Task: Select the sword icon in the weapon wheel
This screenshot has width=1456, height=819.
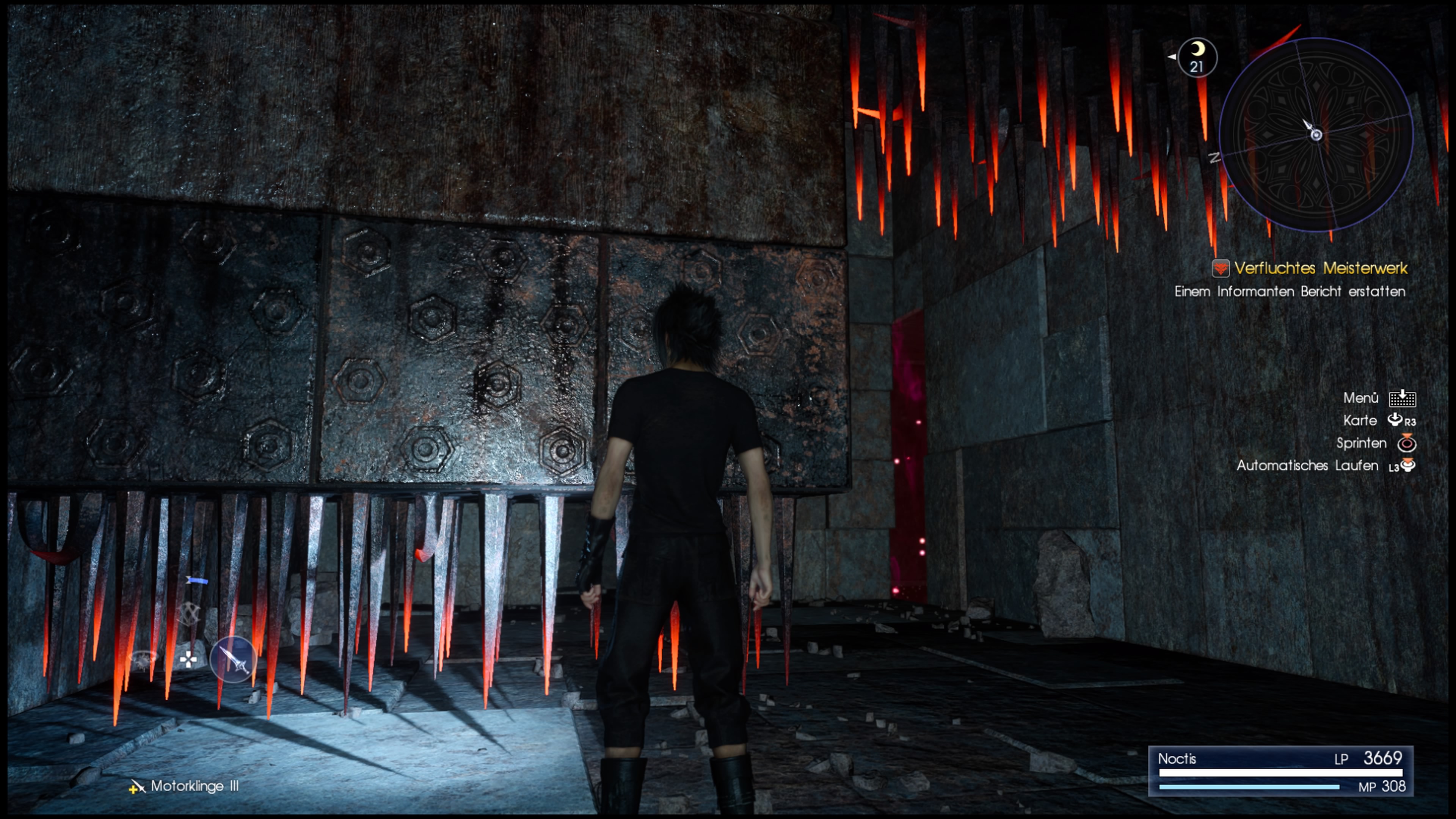Action: (234, 659)
